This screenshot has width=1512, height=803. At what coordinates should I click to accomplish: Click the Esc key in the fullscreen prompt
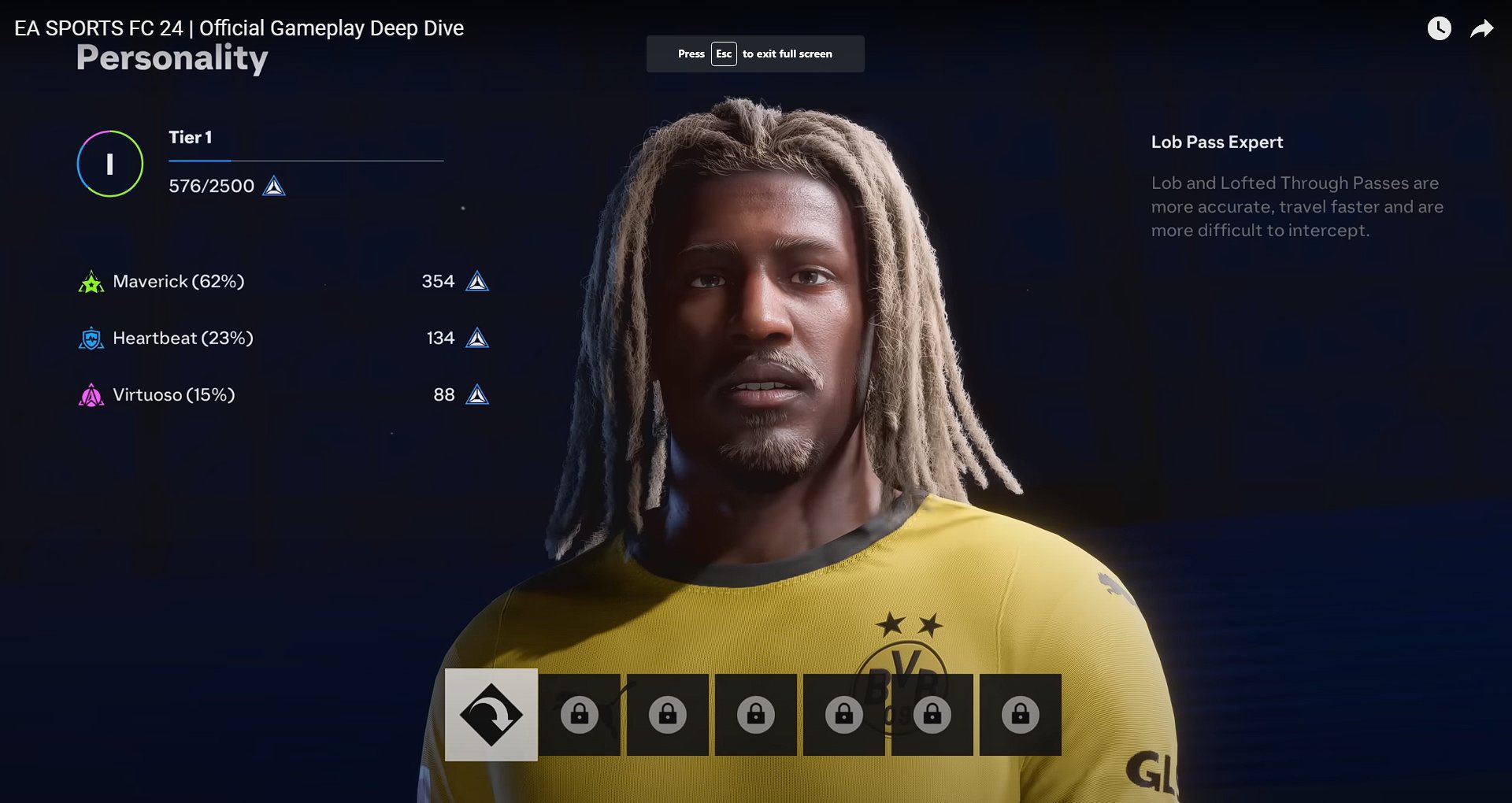[x=724, y=54]
